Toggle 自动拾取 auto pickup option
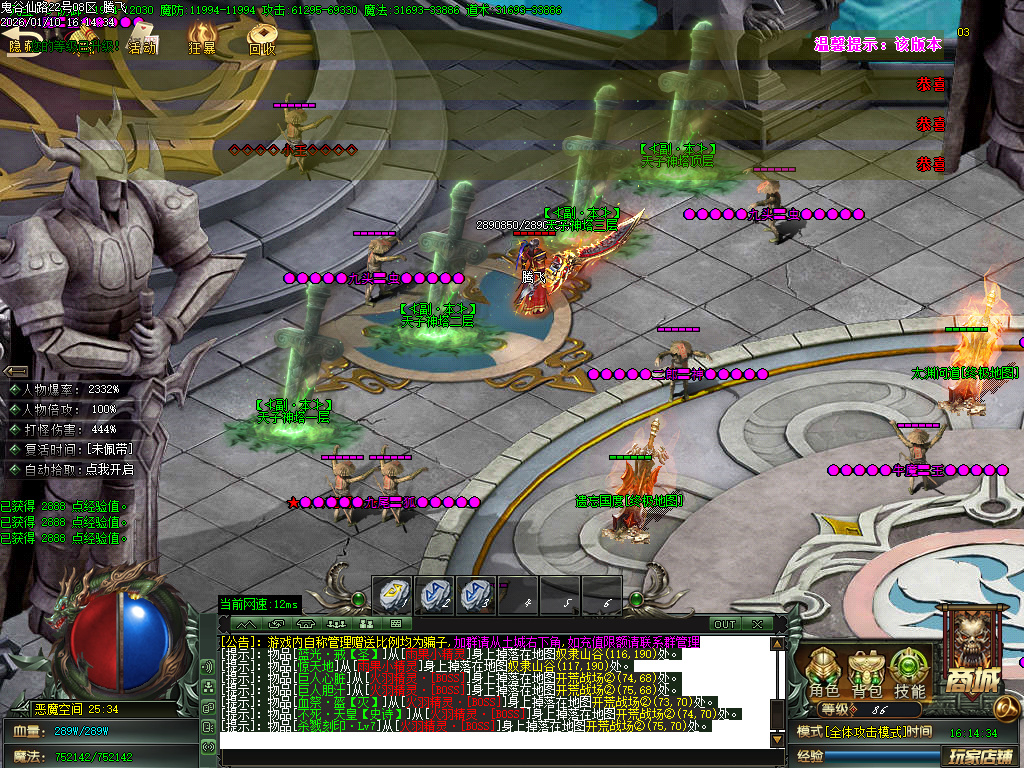The image size is (1024, 768). tap(70, 468)
